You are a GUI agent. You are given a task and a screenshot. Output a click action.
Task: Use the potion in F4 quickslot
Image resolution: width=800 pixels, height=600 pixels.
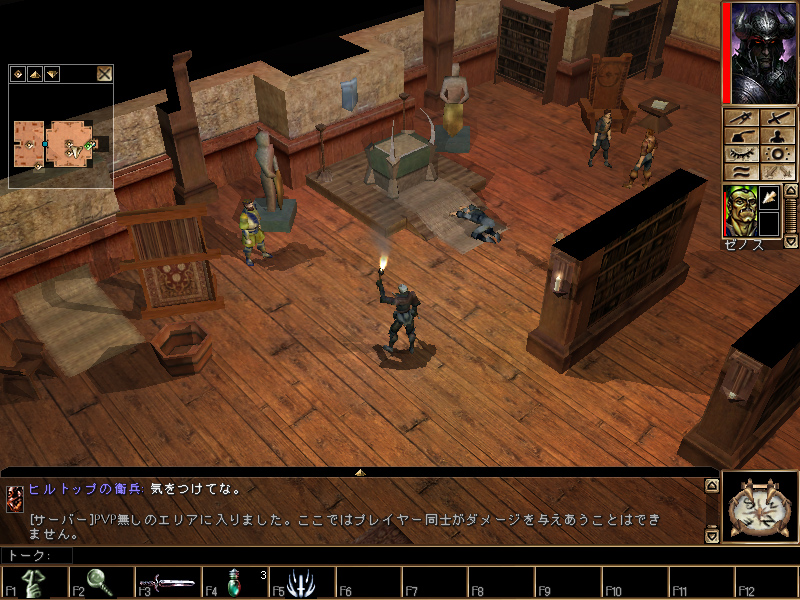pyautogui.click(x=235, y=582)
